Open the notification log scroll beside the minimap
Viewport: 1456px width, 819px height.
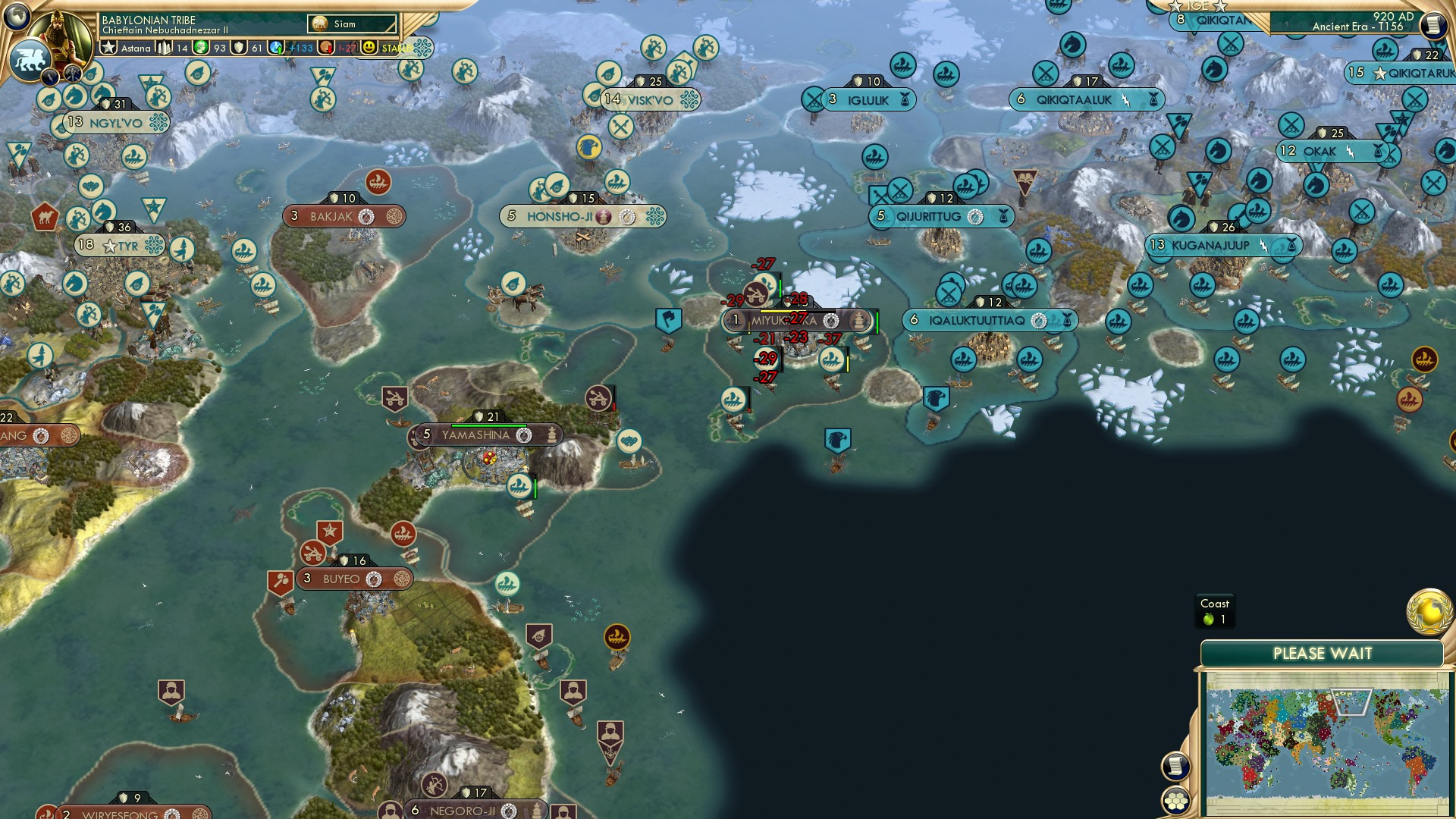tap(1174, 766)
